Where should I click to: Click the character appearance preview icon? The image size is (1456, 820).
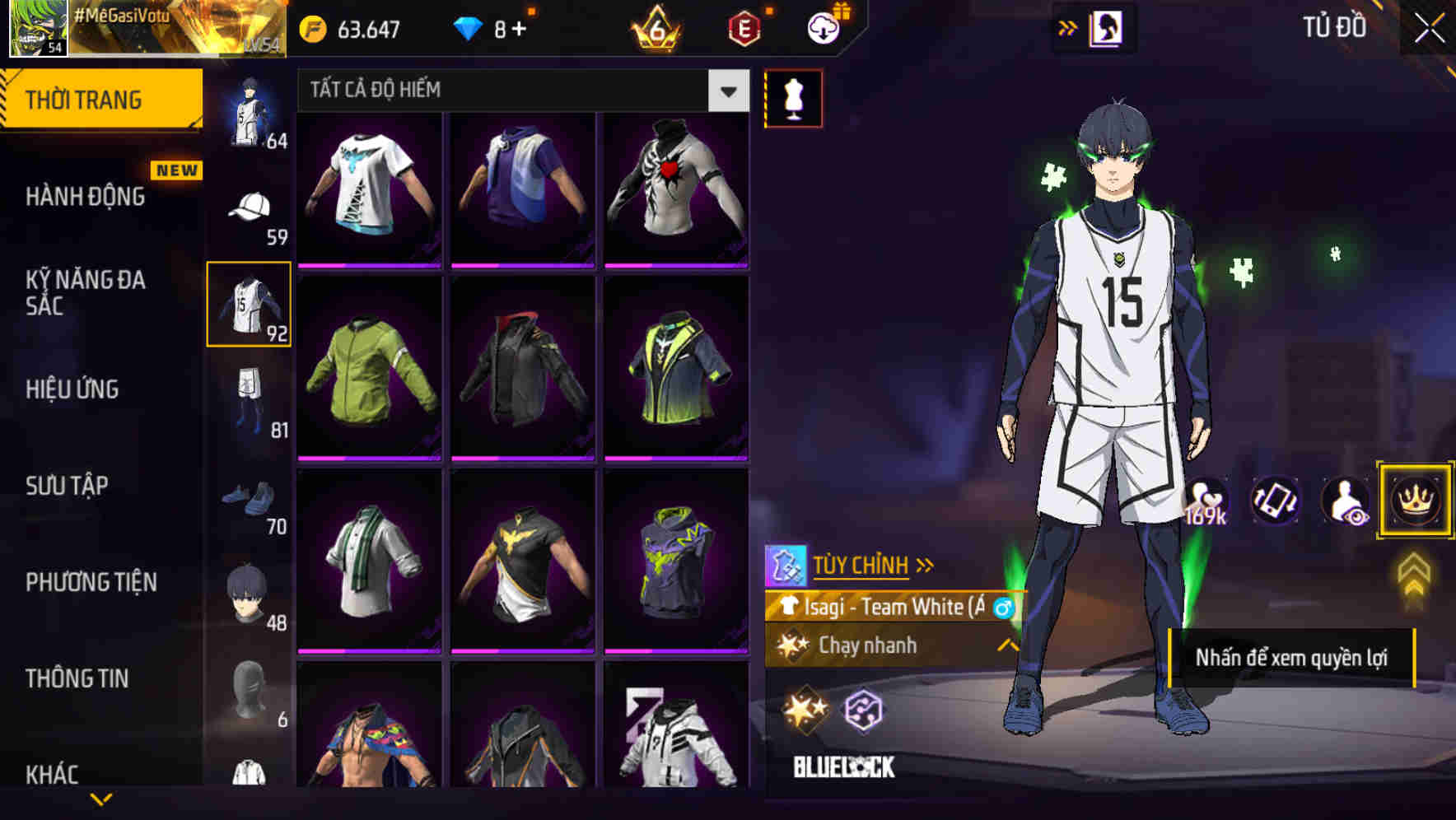(x=1344, y=501)
